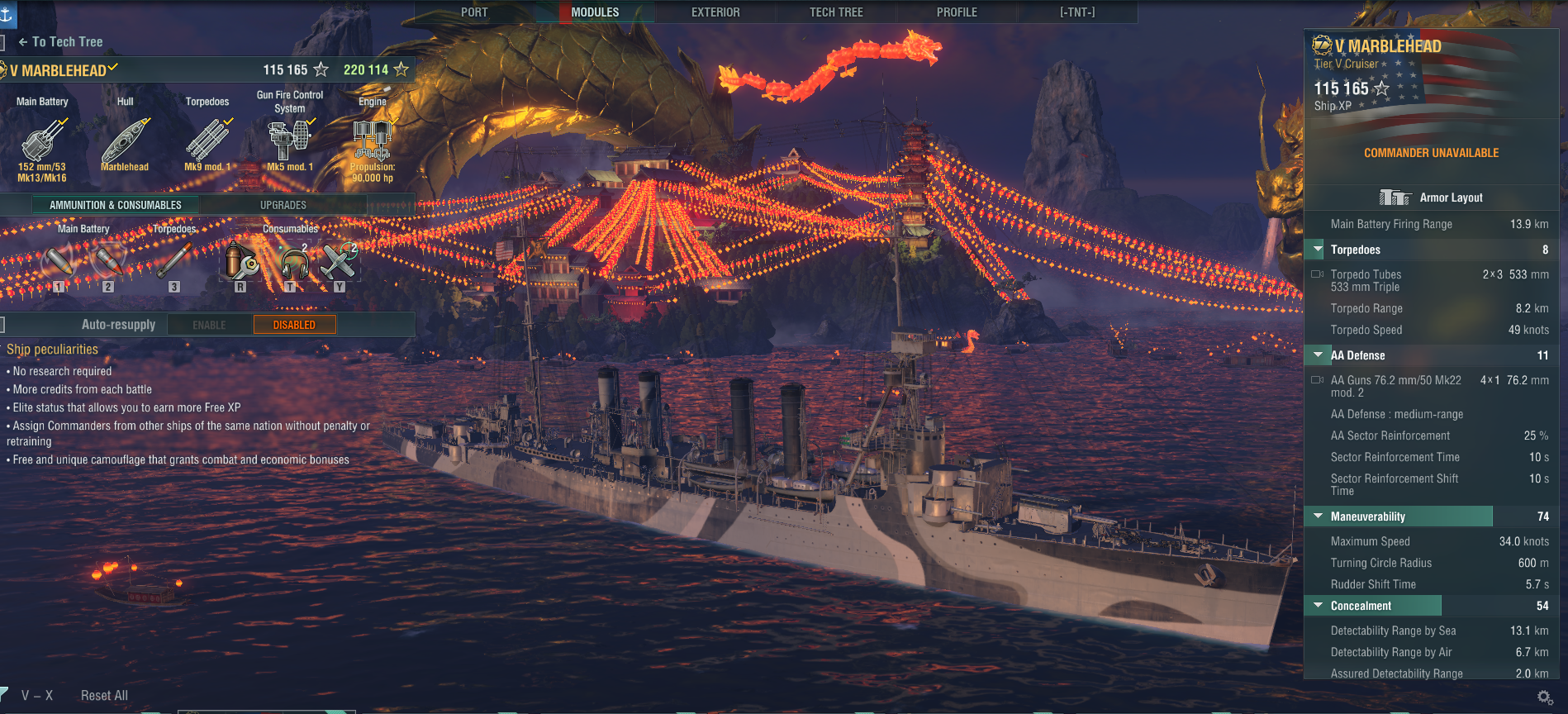Choose the Mk9 mod. 1 Torpedoes module

[x=207, y=142]
